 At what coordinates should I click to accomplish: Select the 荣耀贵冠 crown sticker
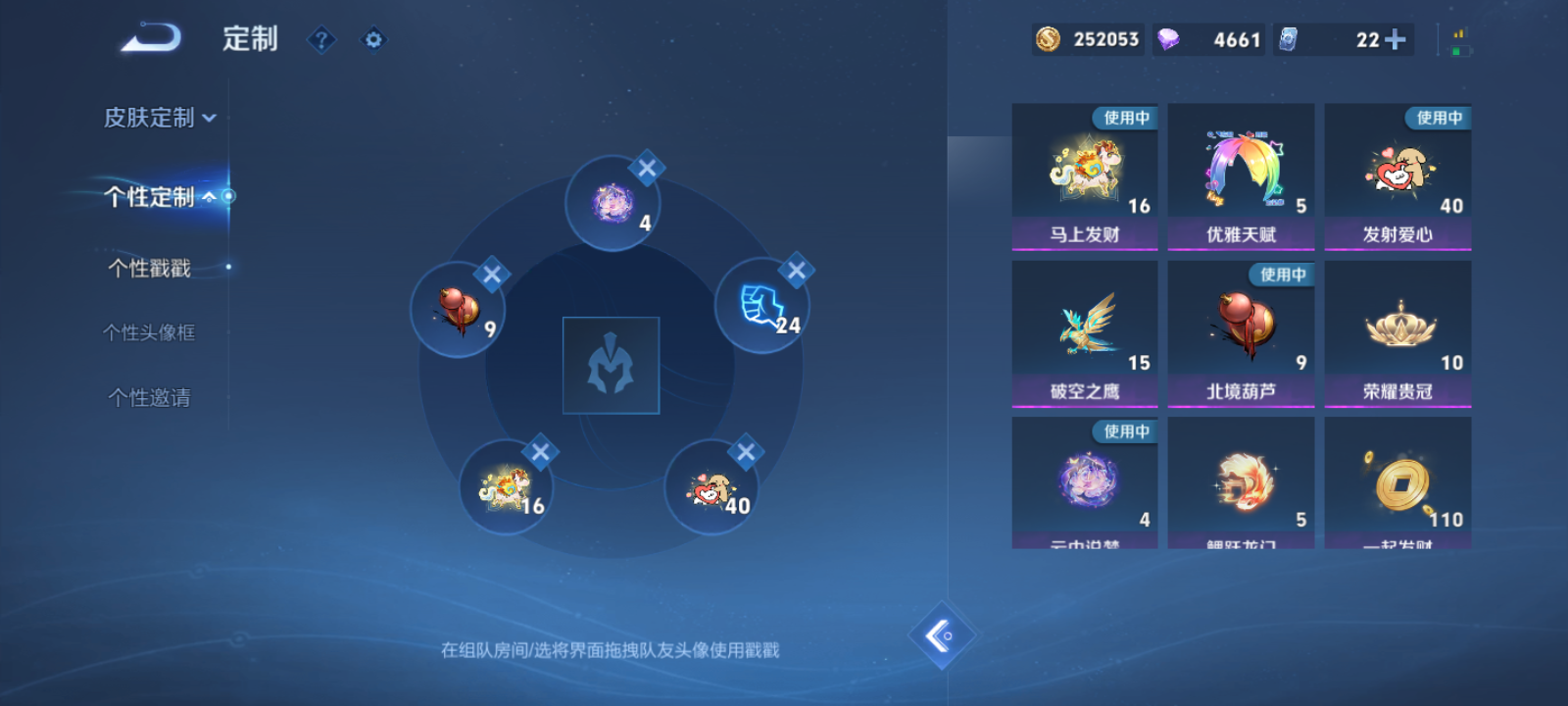[1398, 333]
